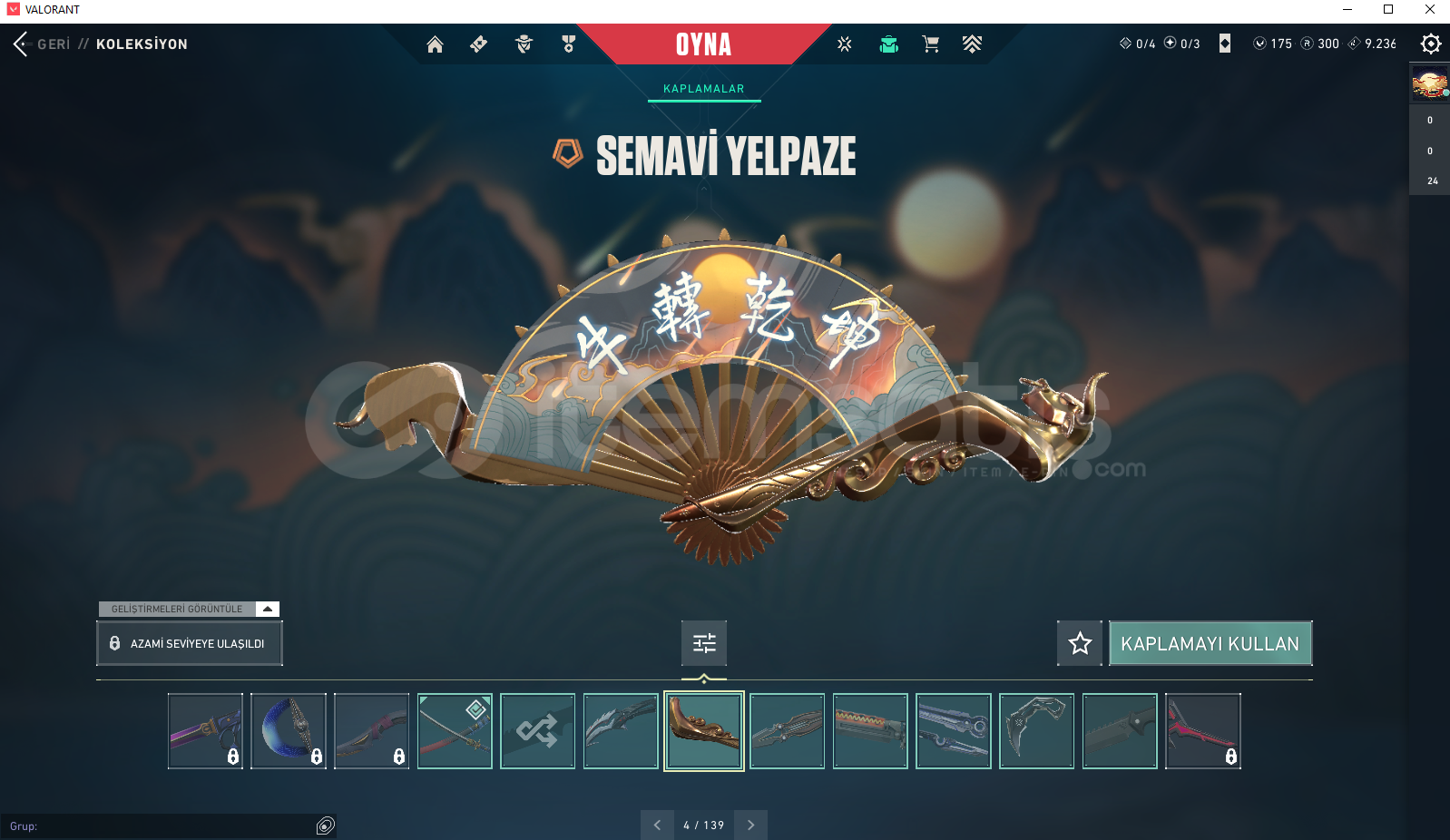1450x840 pixels.
Task: Switch to the KAPLAMALAR tab
Action: [703, 89]
